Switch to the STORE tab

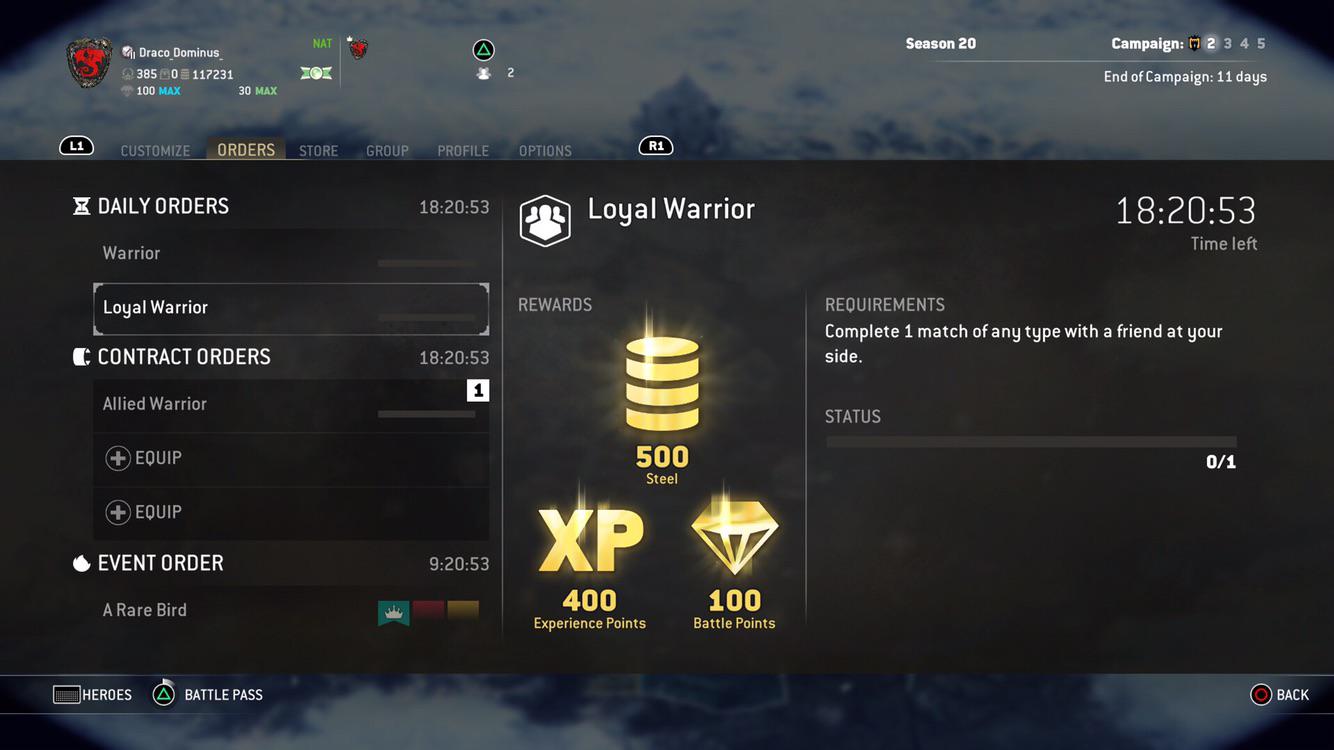tap(318, 150)
